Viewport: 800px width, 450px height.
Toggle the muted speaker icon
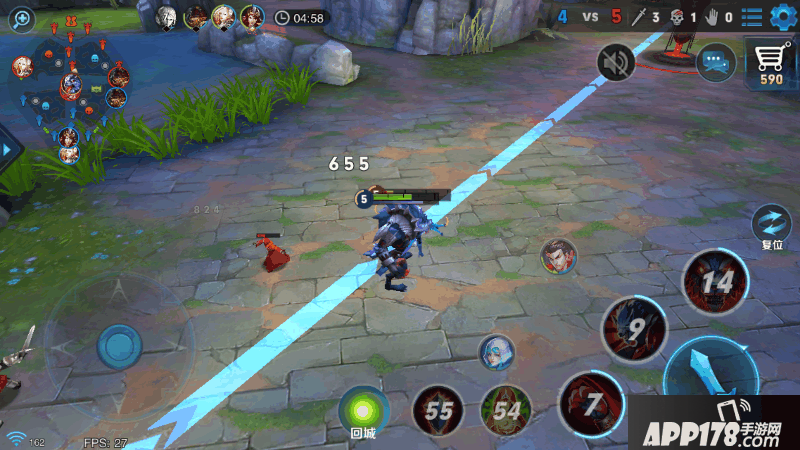tap(616, 64)
